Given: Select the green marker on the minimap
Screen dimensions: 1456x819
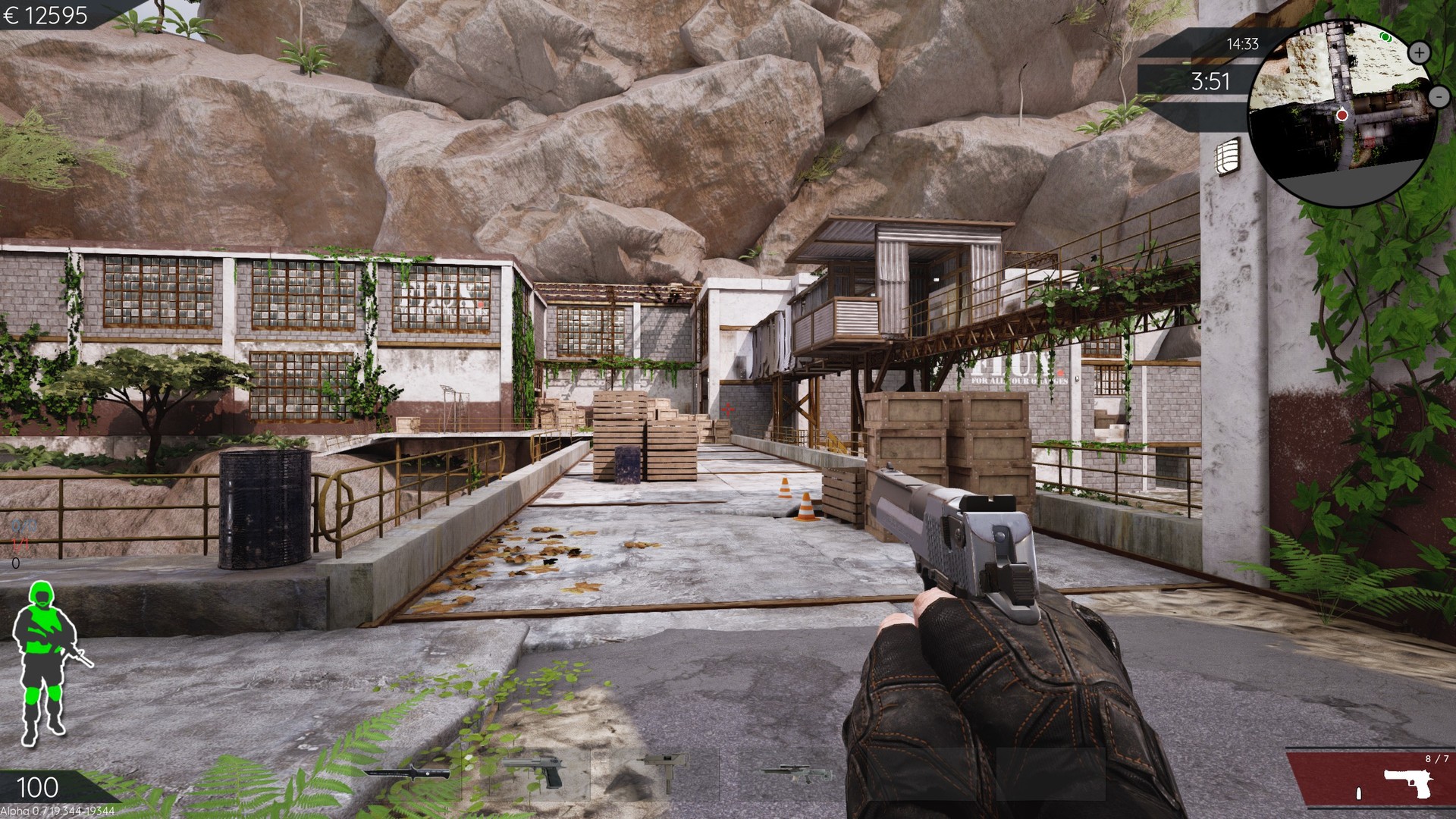Looking at the screenshot, I should [x=1385, y=36].
